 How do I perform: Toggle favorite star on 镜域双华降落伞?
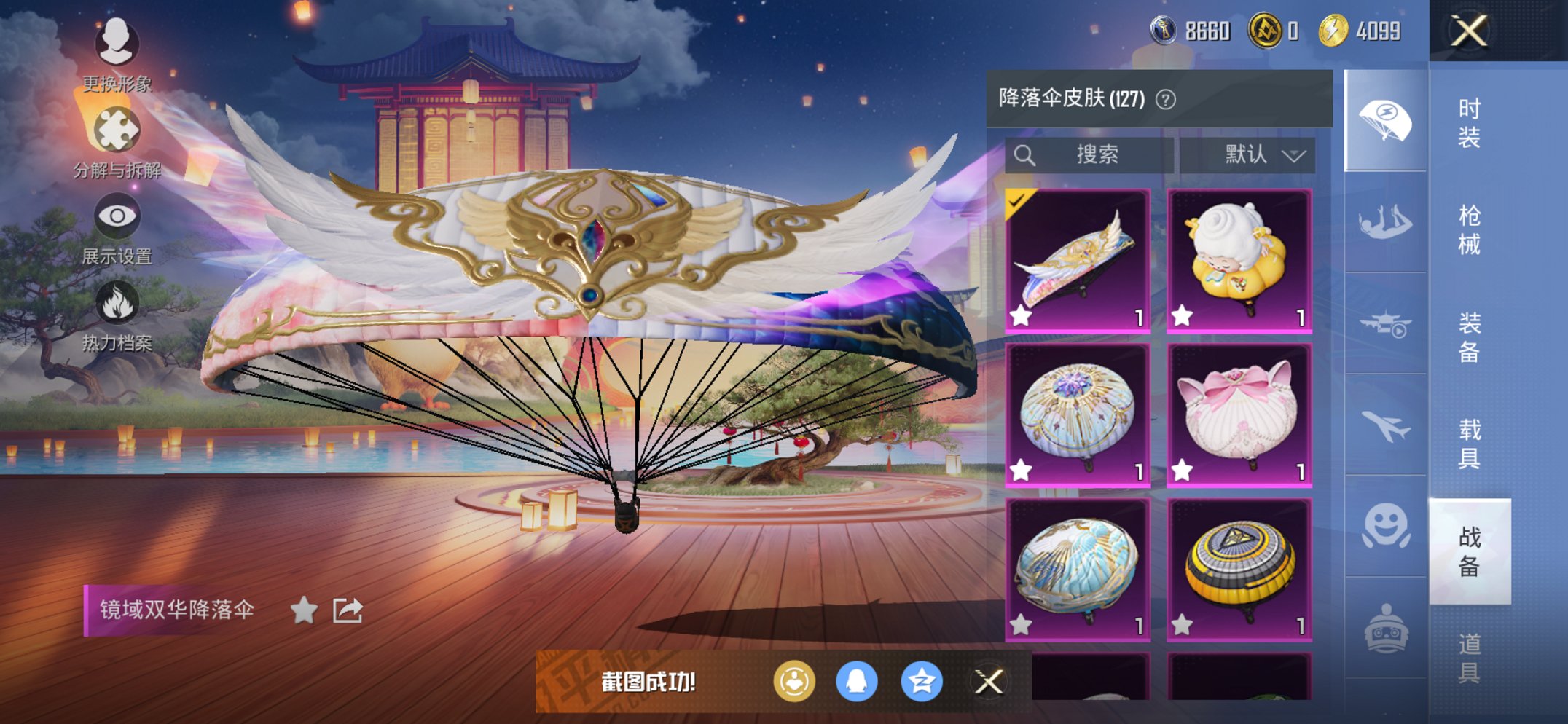point(305,610)
